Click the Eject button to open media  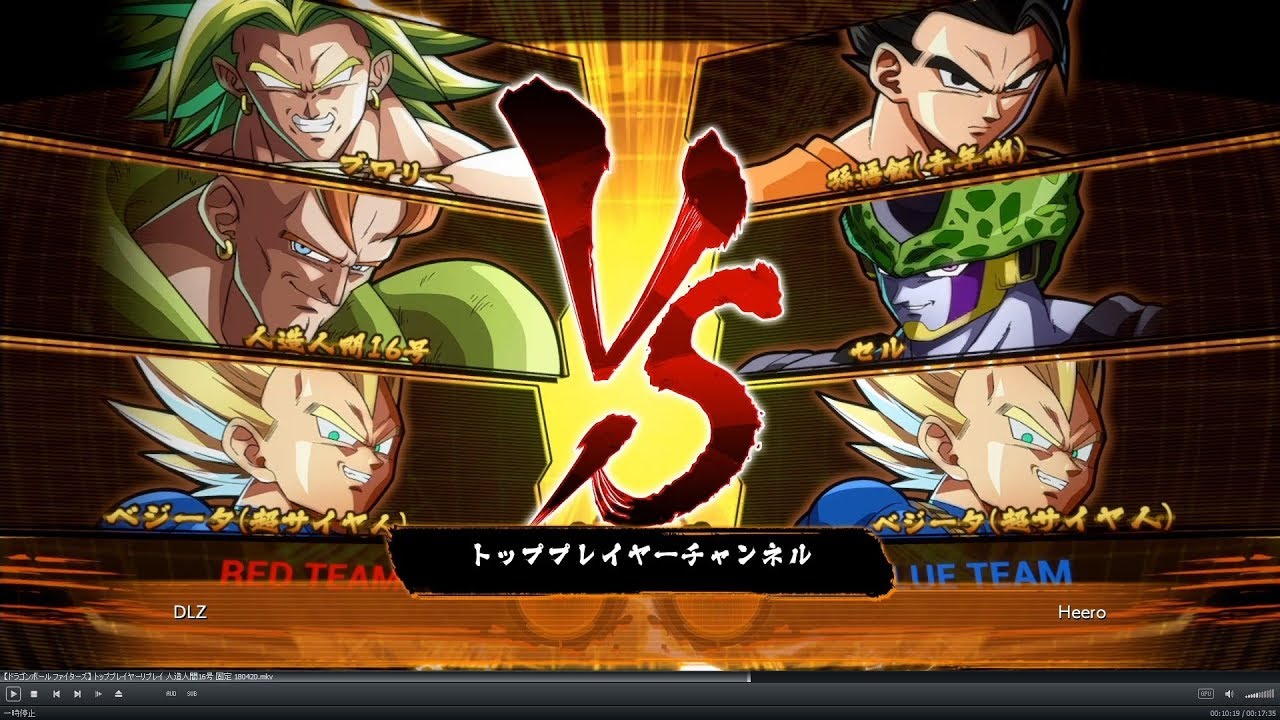point(118,694)
